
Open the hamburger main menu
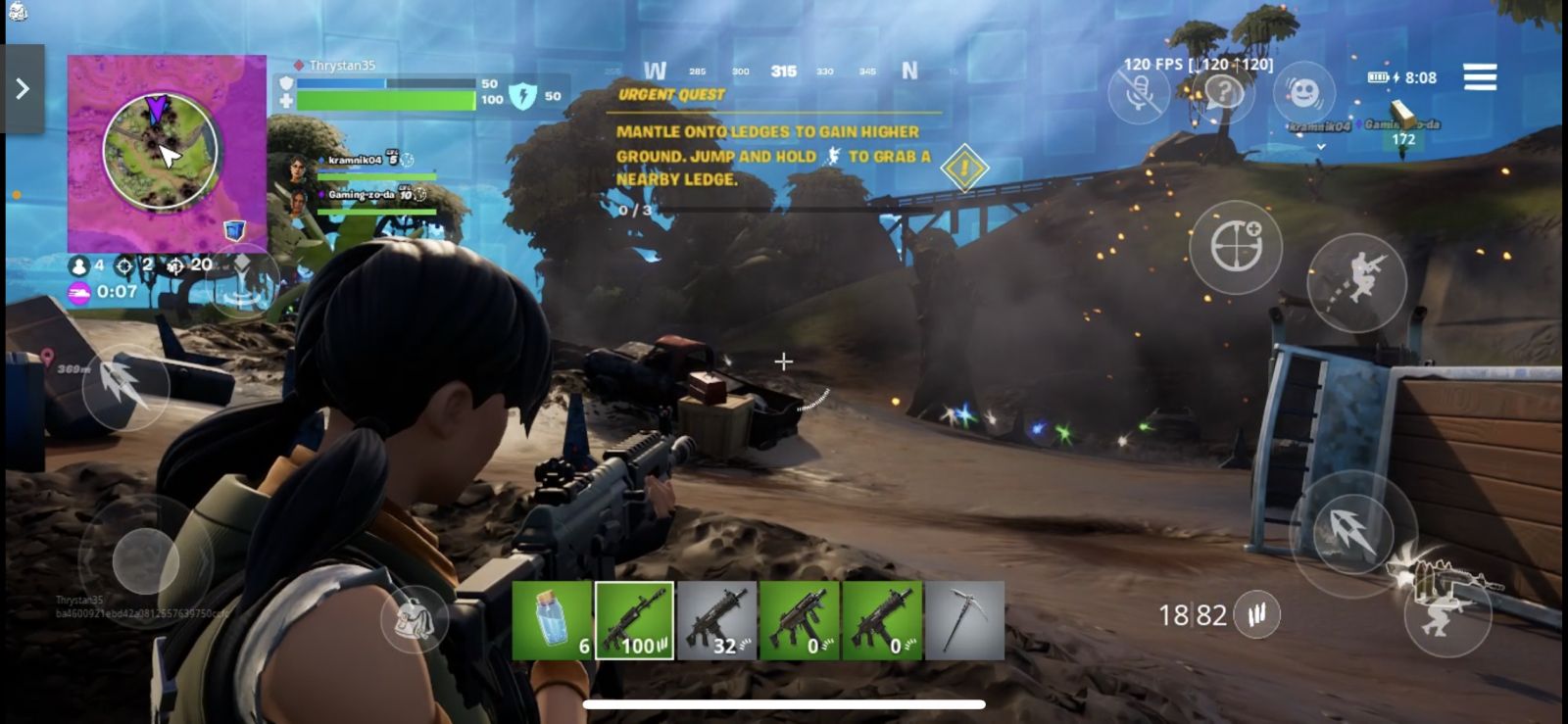pyautogui.click(x=1480, y=76)
